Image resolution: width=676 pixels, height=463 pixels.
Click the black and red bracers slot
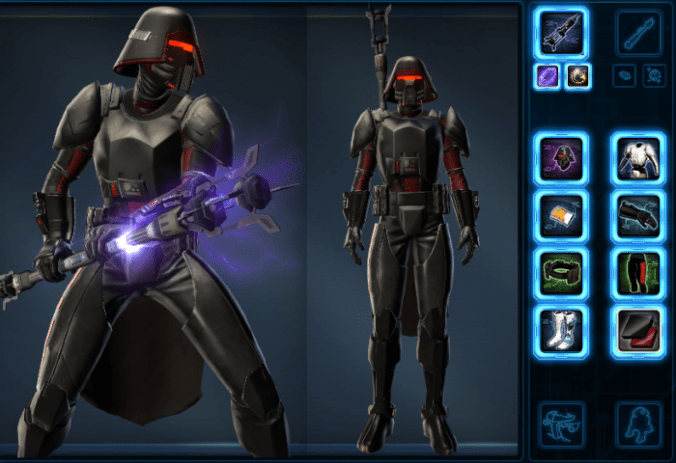tap(639, 331)
